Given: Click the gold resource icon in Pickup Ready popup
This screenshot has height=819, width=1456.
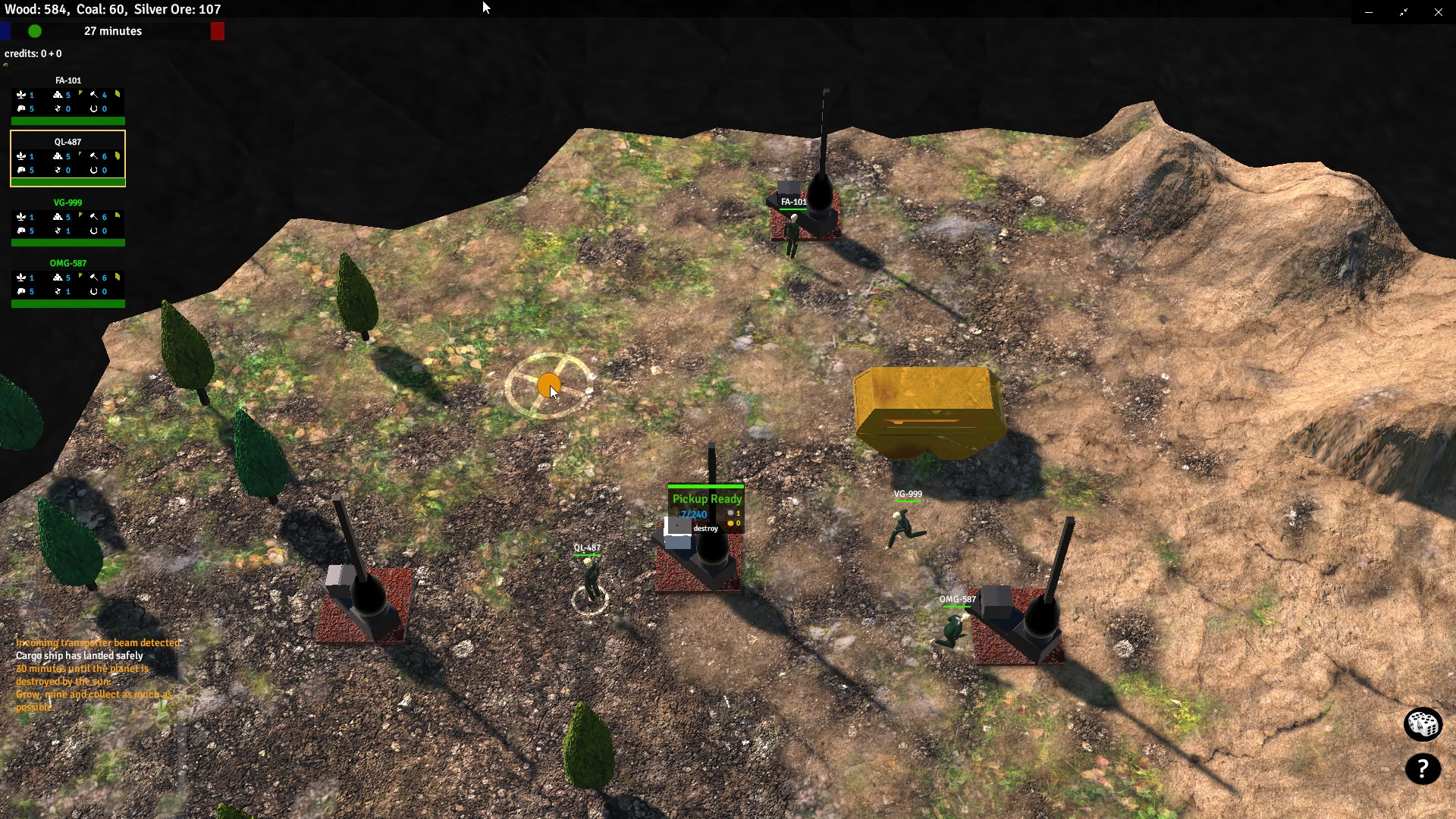Looking at the screenshot, I should (x=729, y=523).
